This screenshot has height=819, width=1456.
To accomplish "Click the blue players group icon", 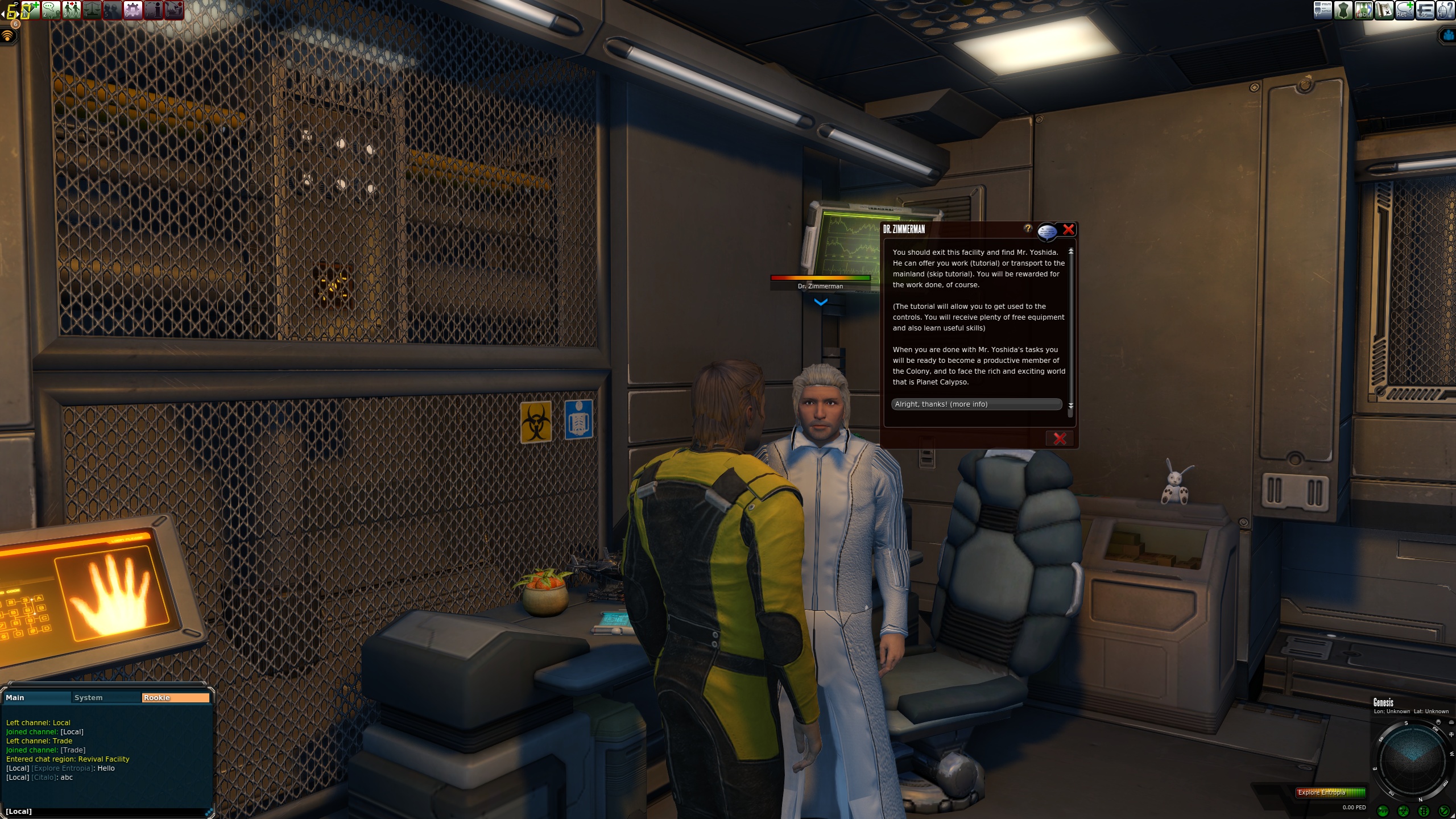I will tap(1448, 35).
